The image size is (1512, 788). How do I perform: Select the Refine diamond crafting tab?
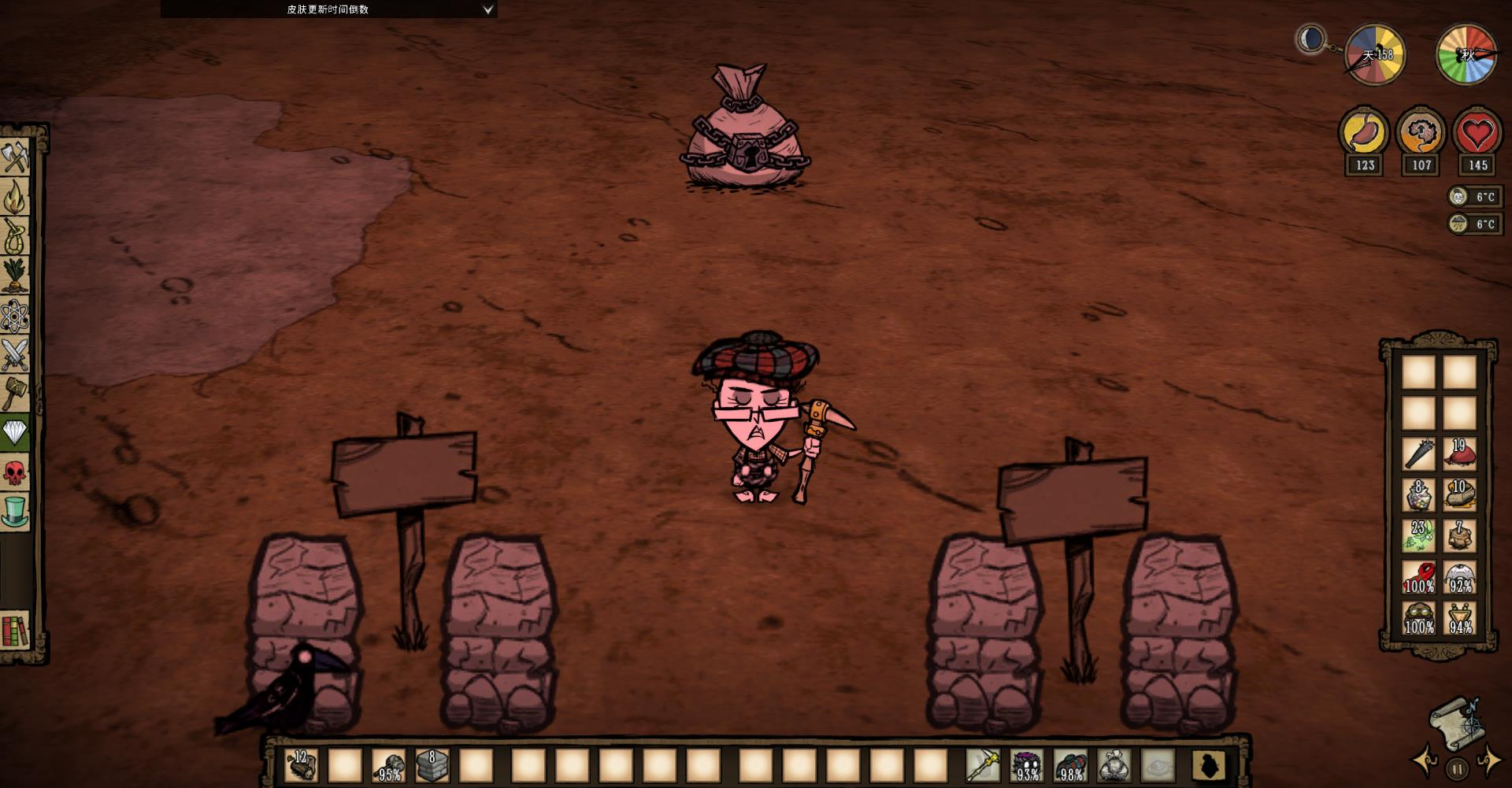15,432
